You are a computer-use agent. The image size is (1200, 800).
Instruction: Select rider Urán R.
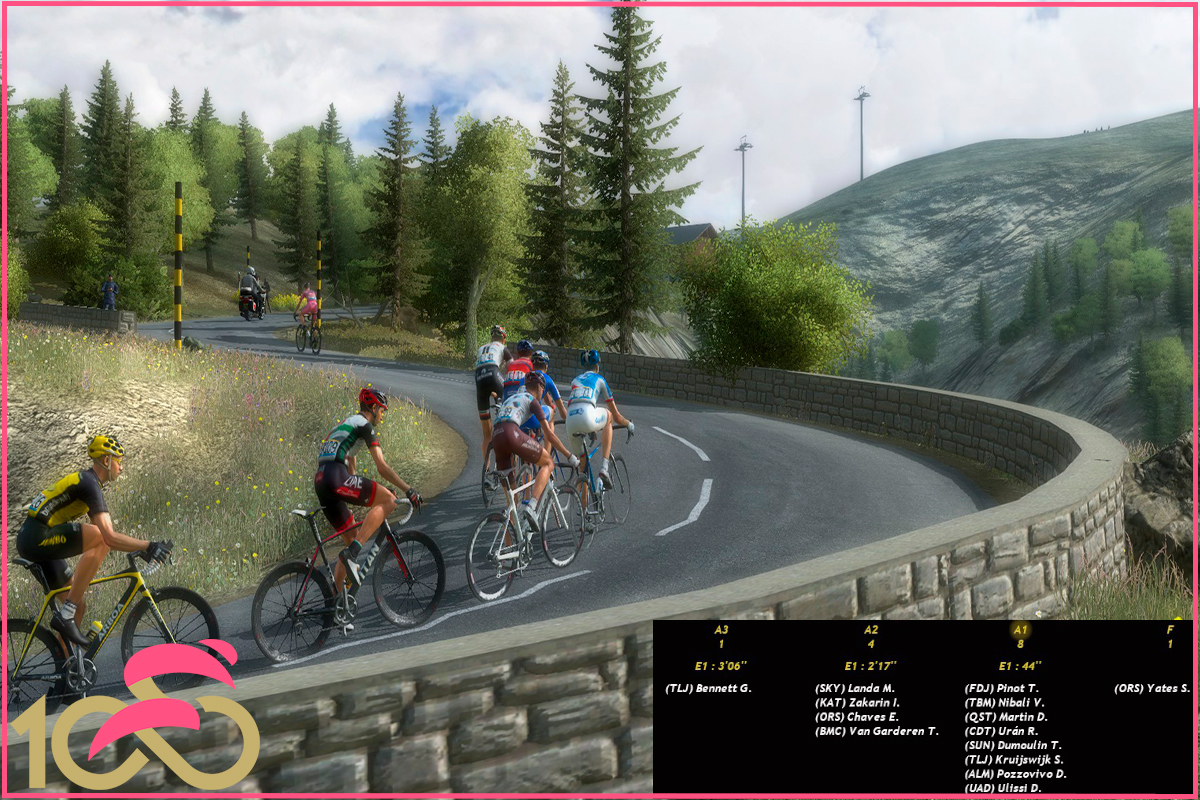[1001, 731]
